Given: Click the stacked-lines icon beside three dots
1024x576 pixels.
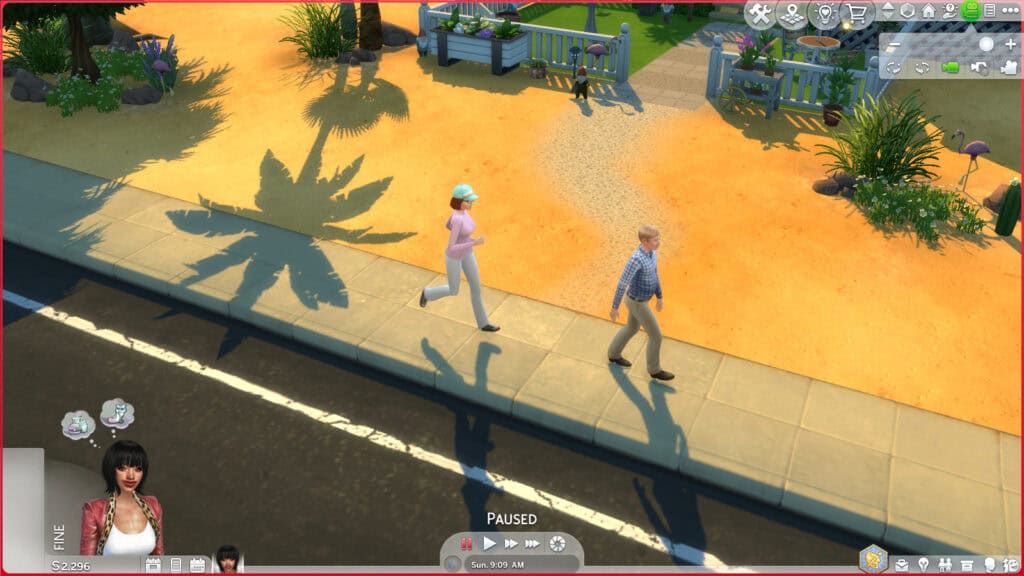Looking at the screenshot, I should pos(990,11).
